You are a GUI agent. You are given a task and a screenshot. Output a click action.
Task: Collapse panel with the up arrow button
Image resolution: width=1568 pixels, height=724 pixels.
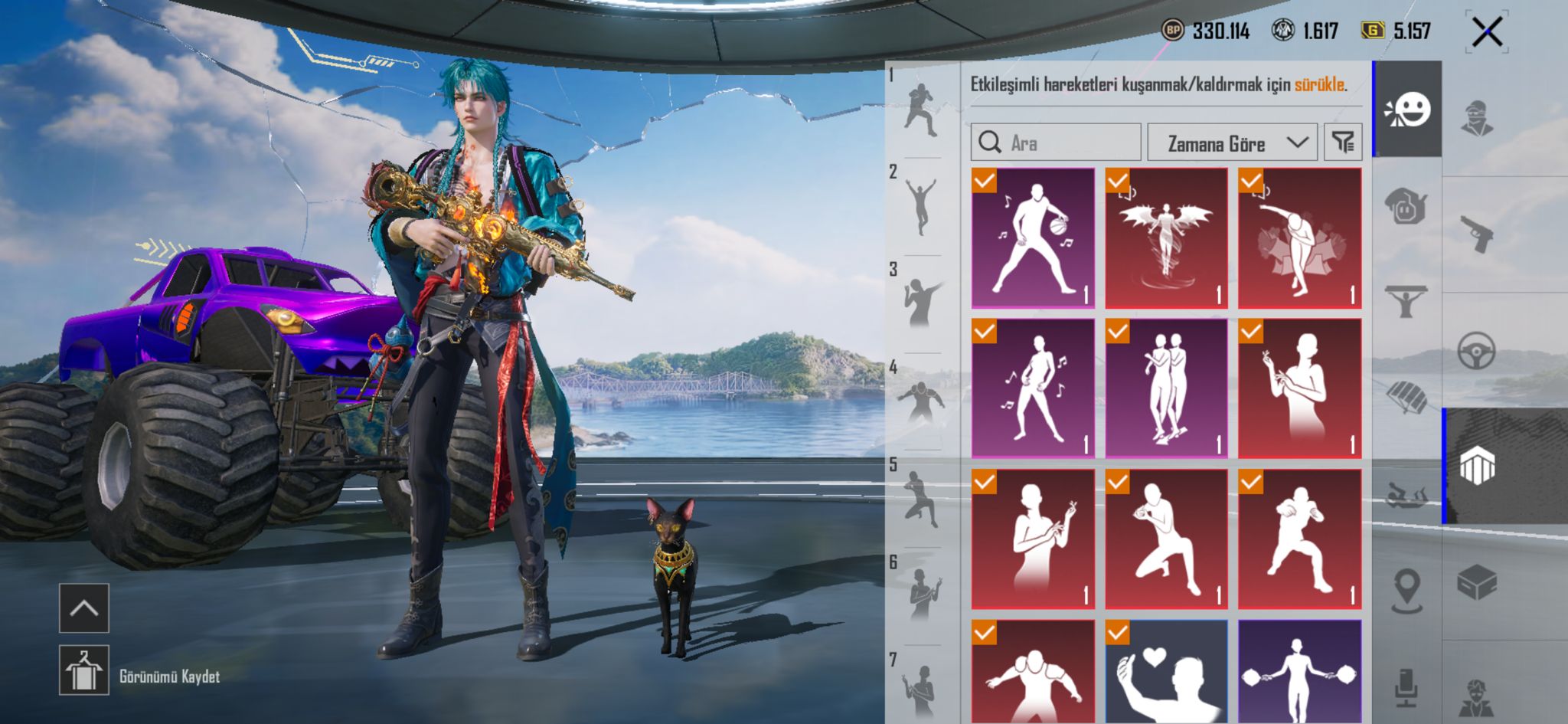click(x=84, y=608)
